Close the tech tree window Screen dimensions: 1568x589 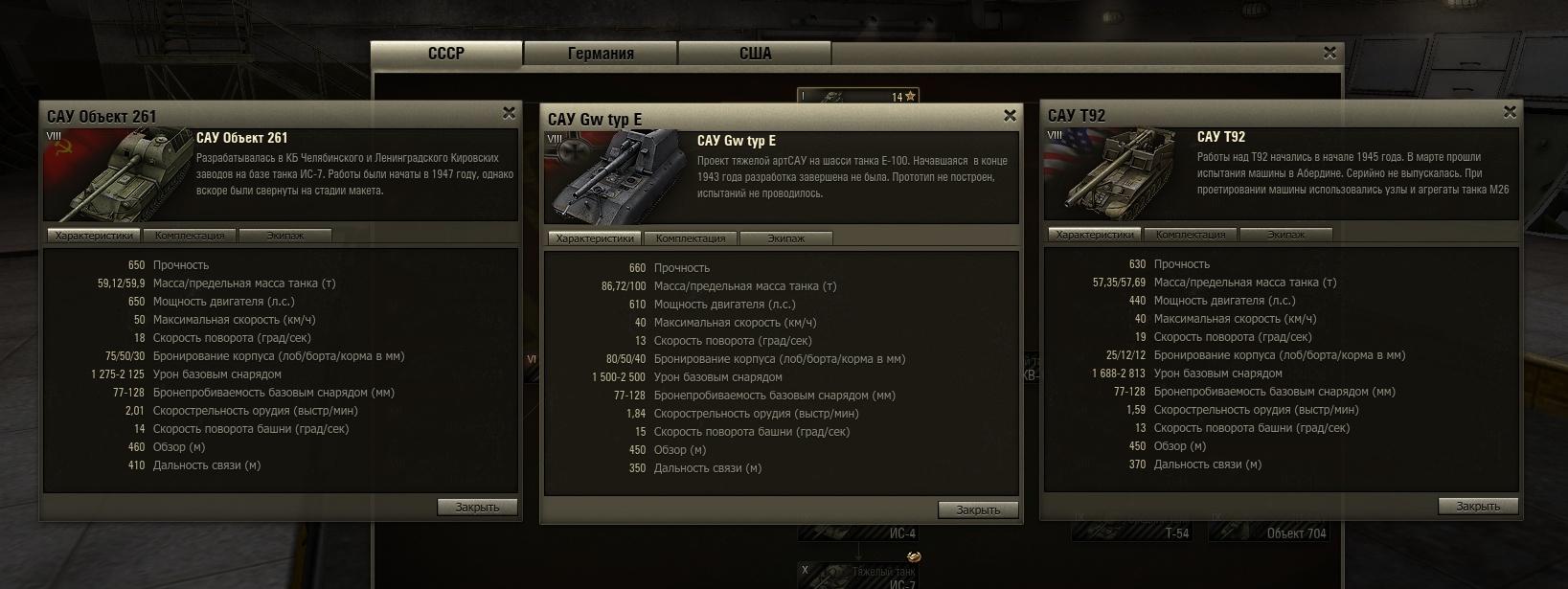(1329, 53)
